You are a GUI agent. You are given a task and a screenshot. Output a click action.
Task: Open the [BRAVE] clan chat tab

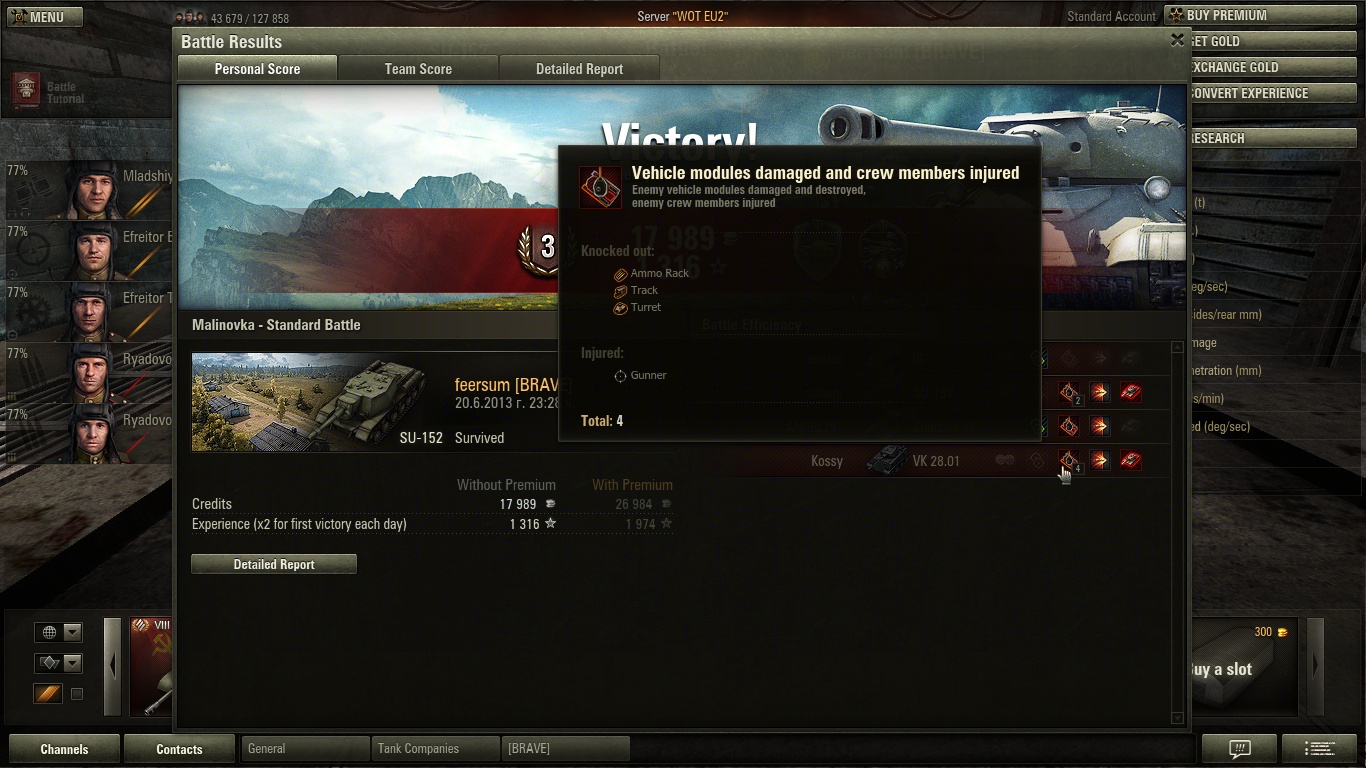point(565,749)
